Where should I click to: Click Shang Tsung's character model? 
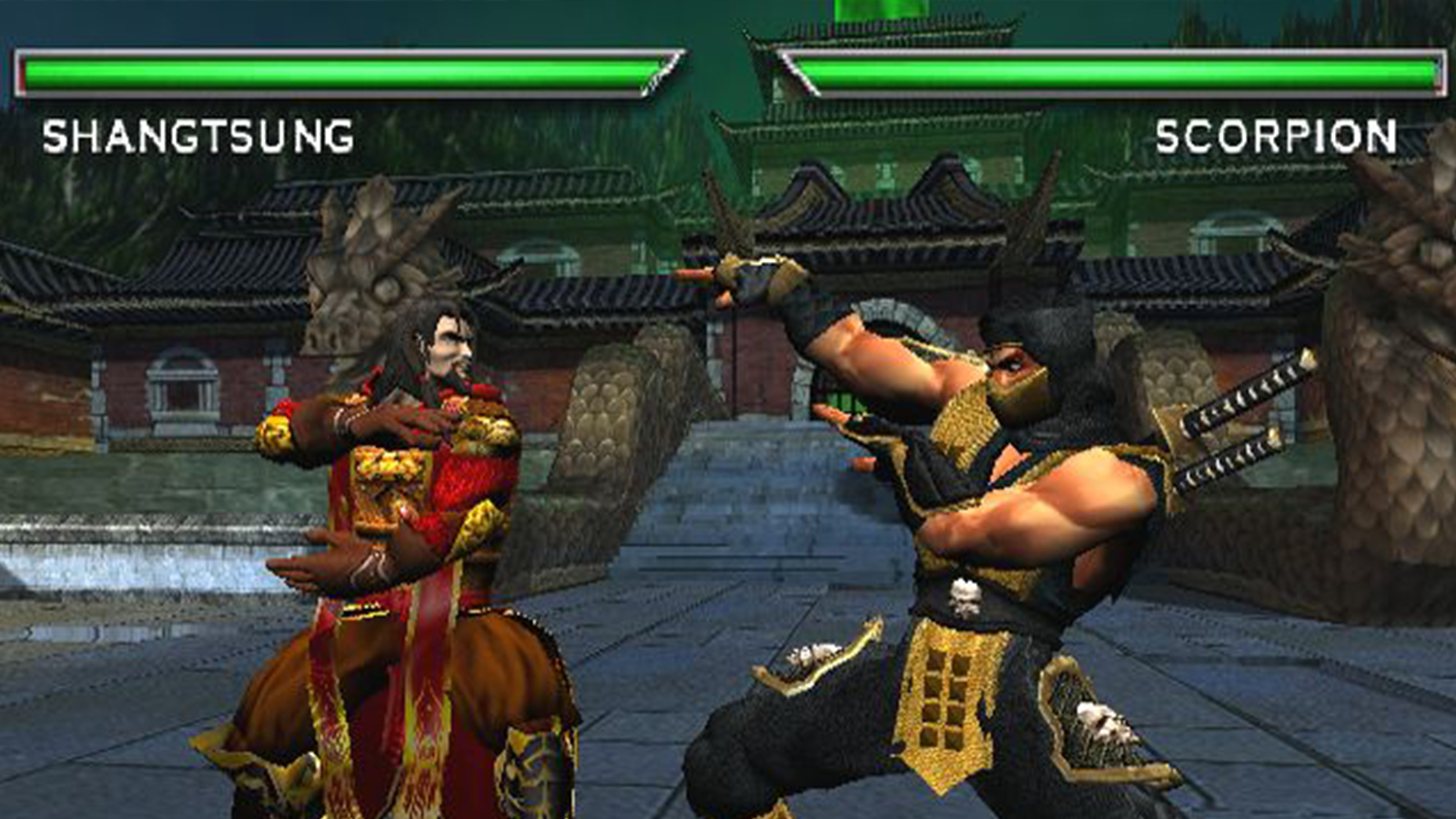391,546
